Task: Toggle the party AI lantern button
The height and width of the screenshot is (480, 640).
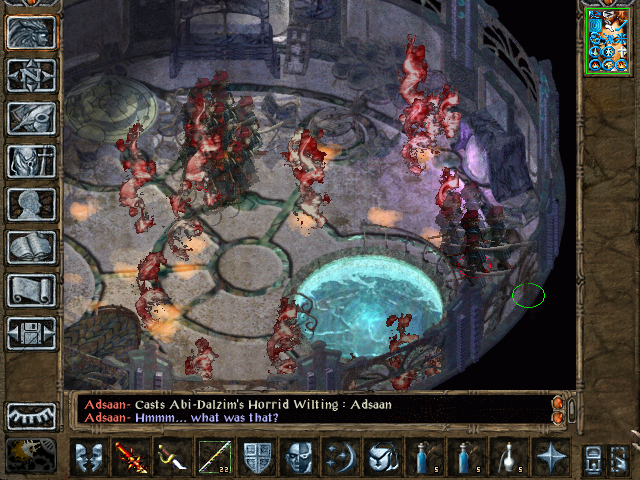Action: tap(31, 457)
